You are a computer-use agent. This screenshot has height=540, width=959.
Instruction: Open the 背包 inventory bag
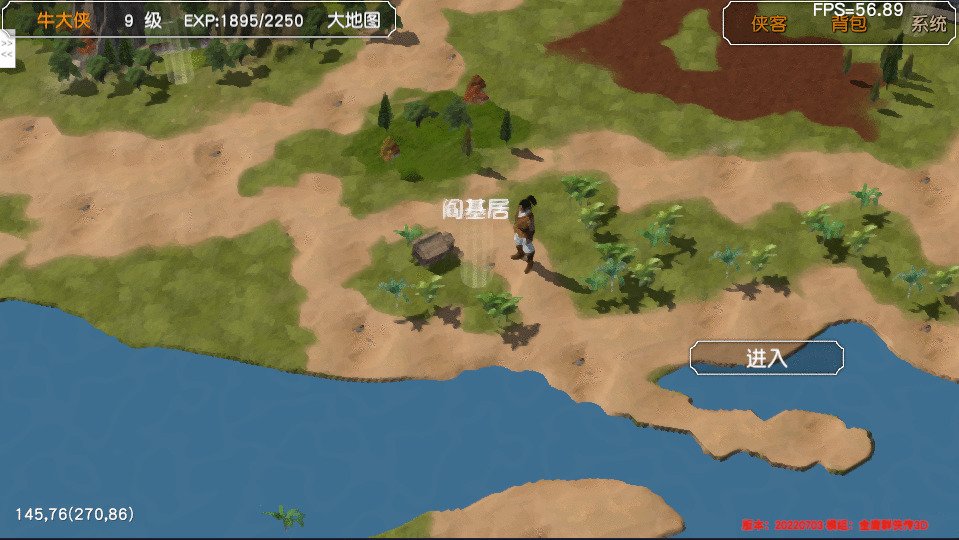click(x=849, y=25)
